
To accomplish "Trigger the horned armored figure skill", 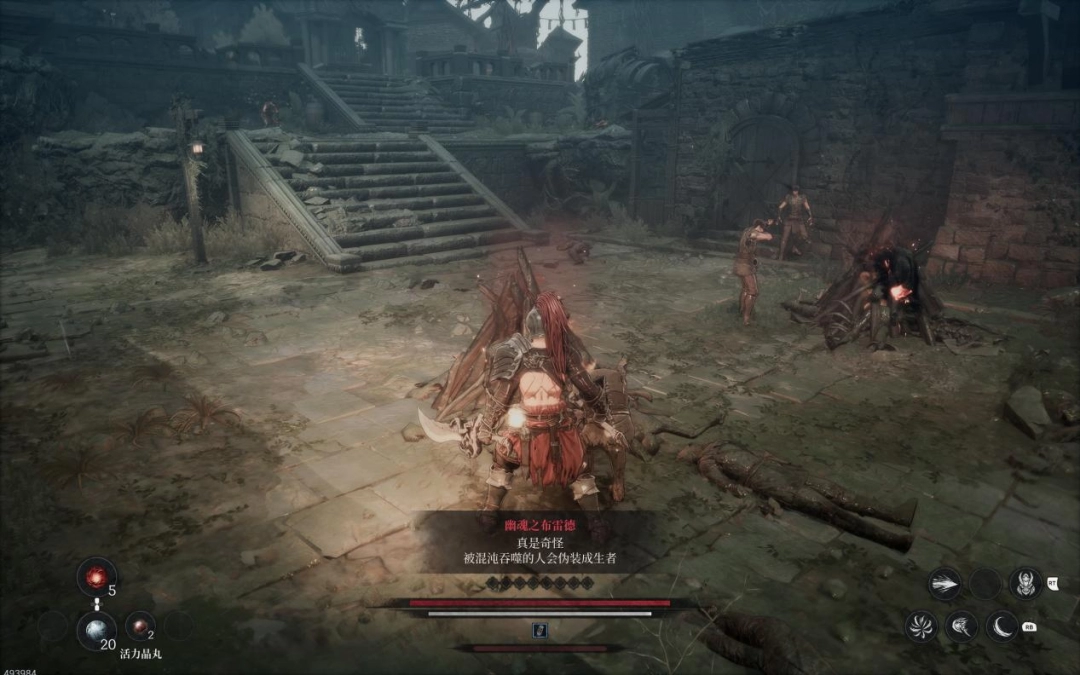I will click(x=1026, y=582).
